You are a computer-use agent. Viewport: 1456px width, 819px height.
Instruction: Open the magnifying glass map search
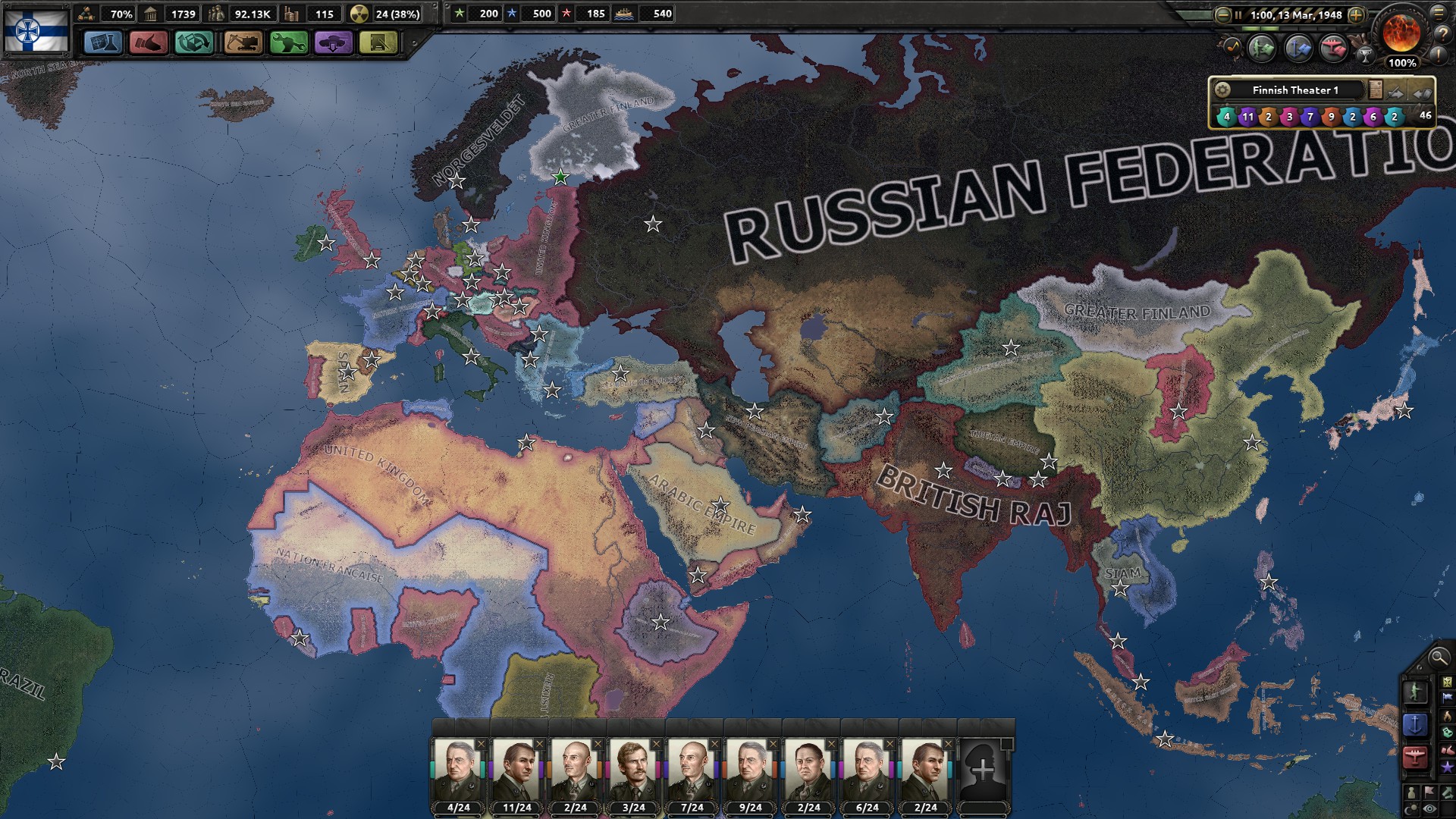[1438, 657]
